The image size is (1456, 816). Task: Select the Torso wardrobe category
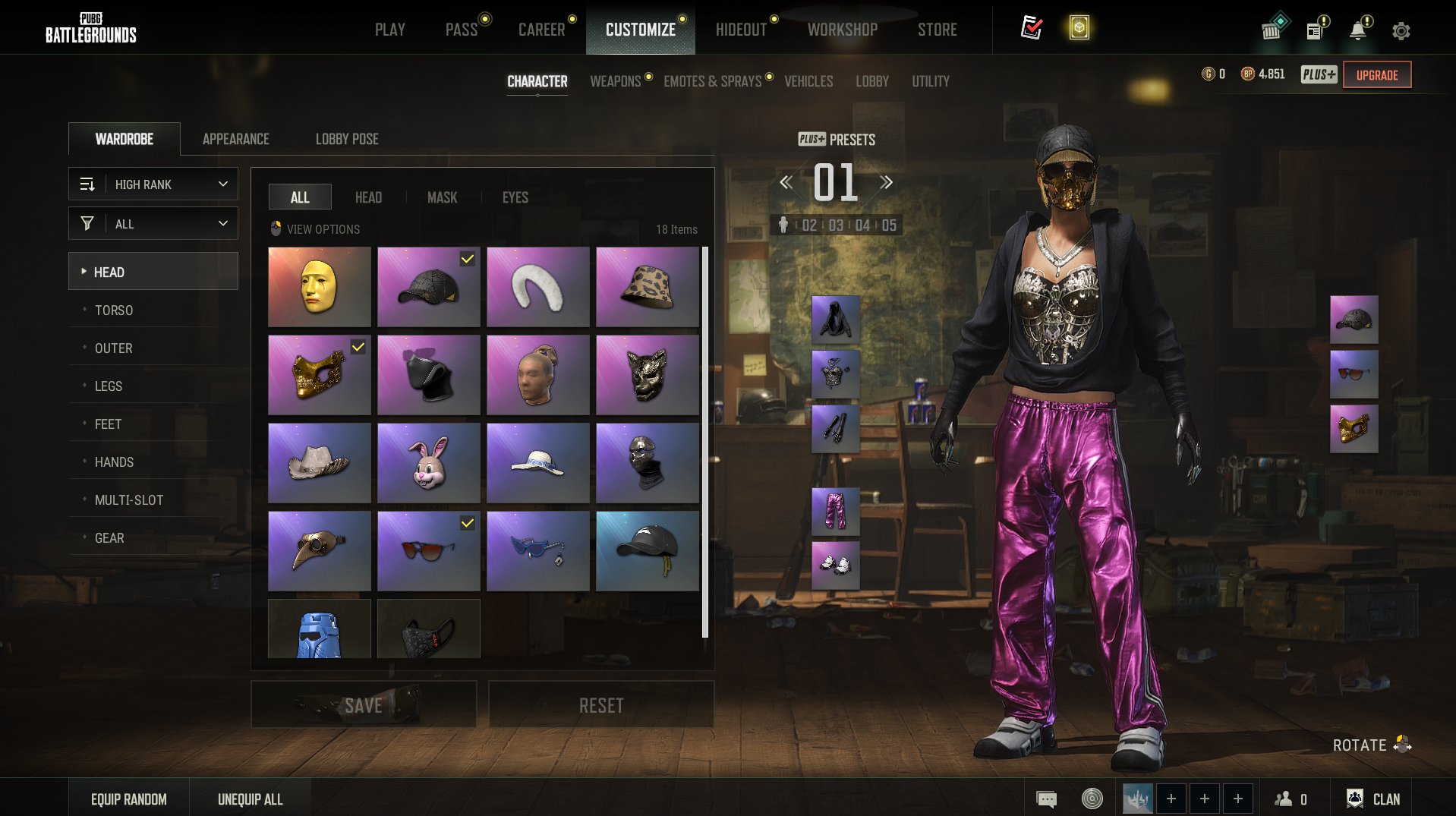114,310
